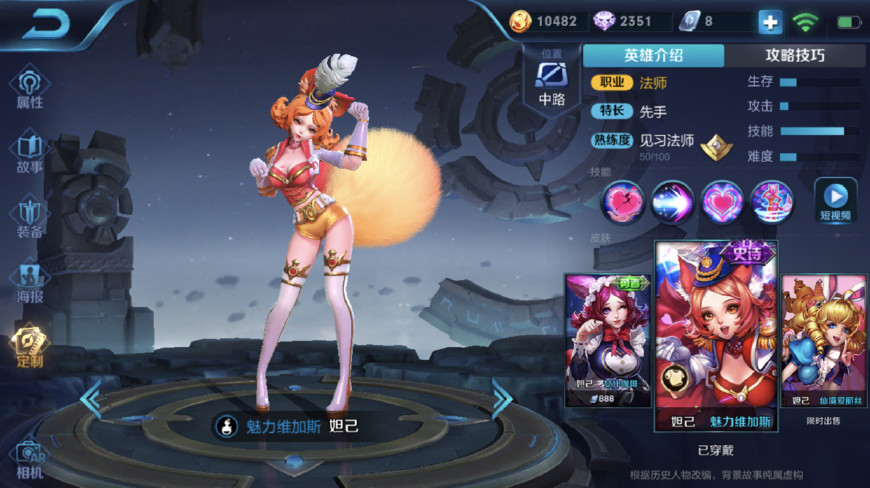Play the 短视频 short video

(x=835, y=200)
